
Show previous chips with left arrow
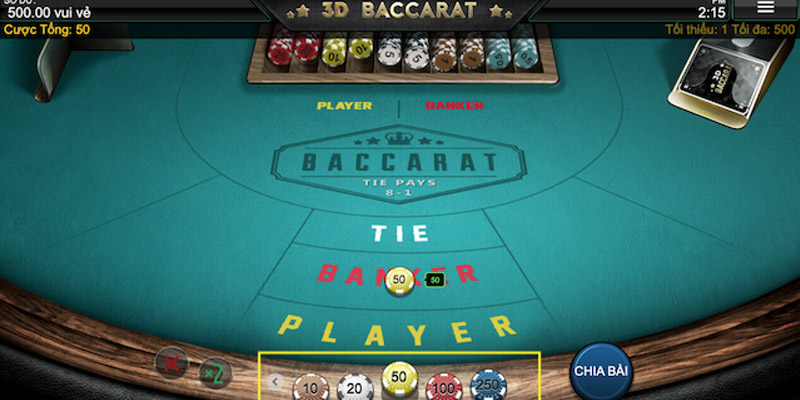click(x=277, y=381)
